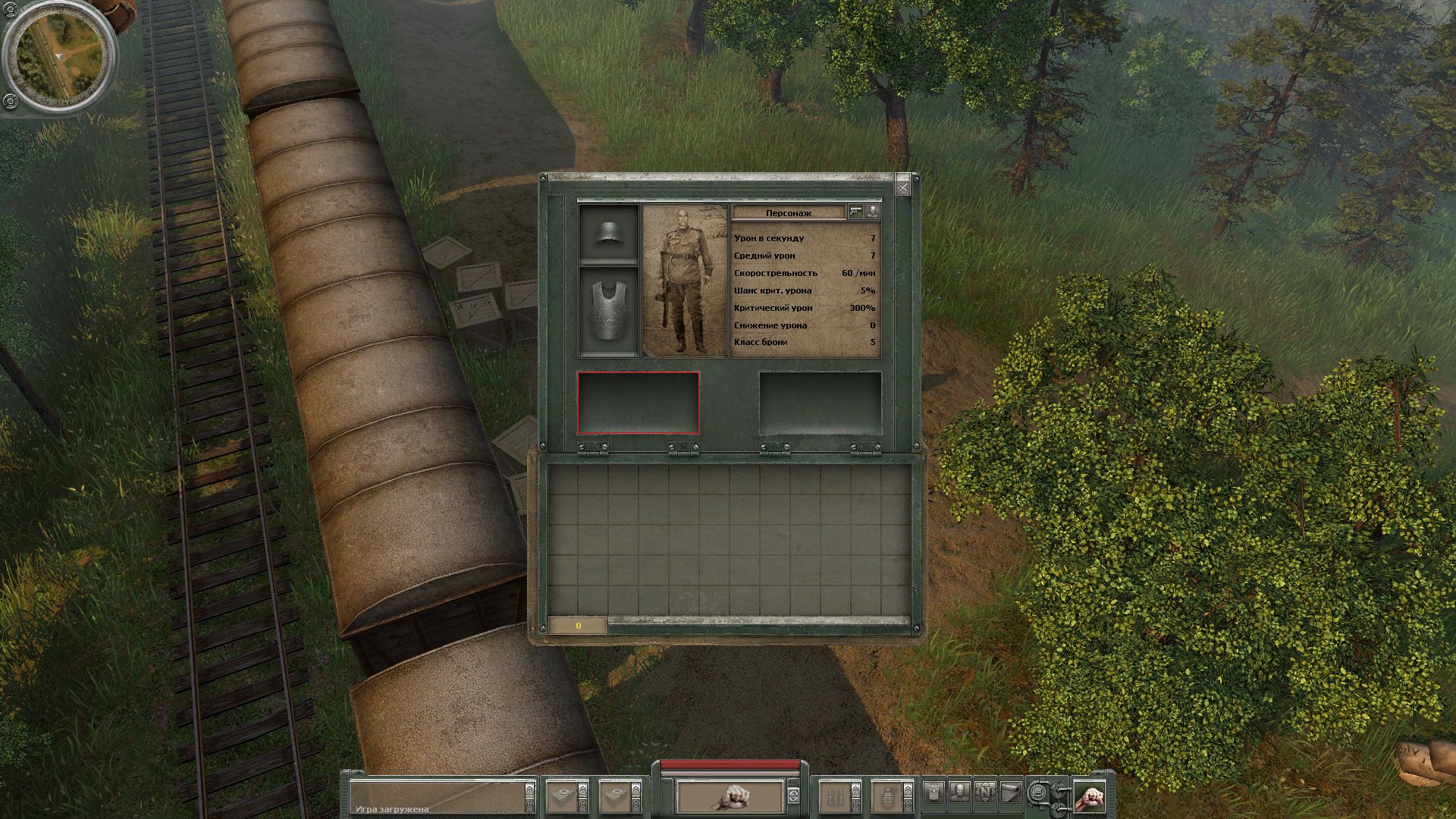The image size is (1456, 819).
Task: Switch to the weapon stats pistol tab
Action: (856, 212)
